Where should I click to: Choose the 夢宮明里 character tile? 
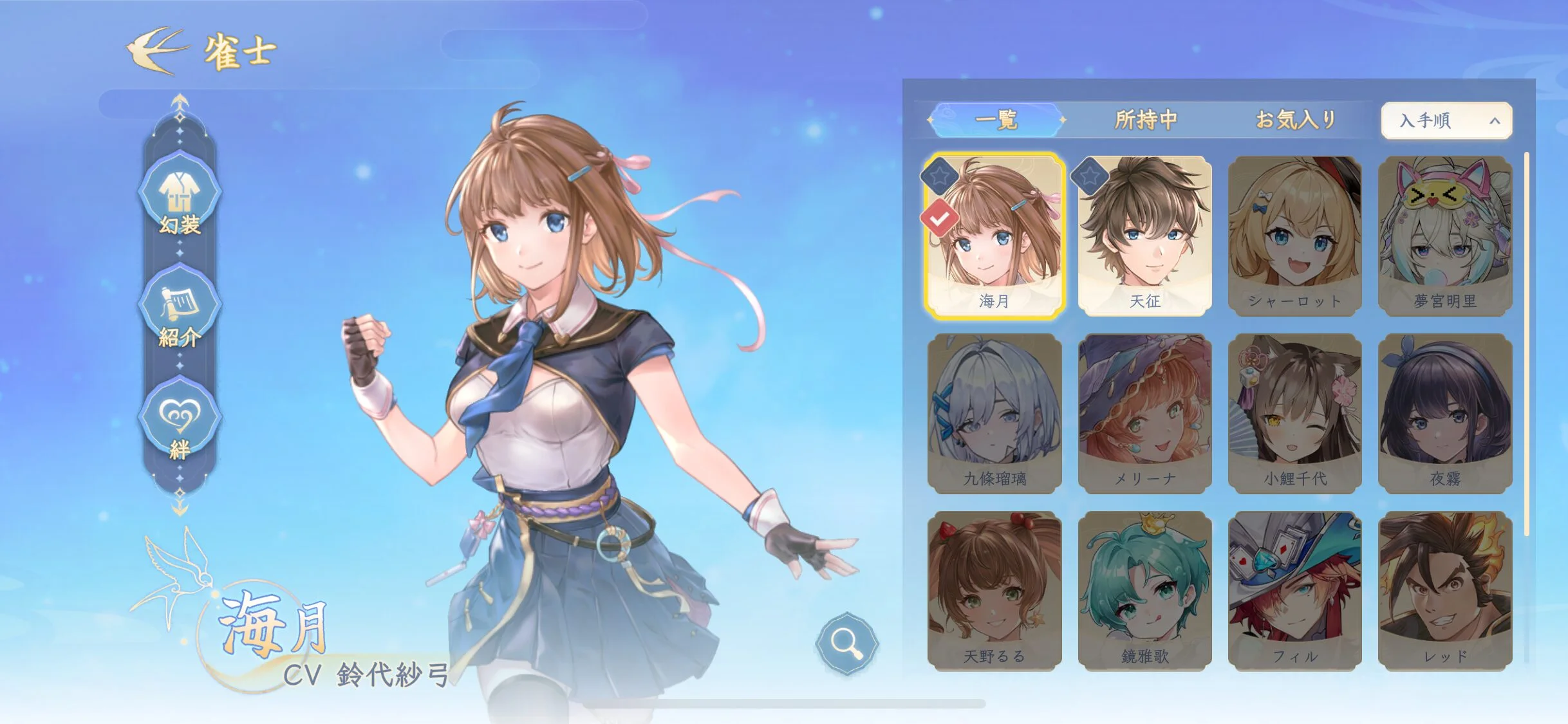pyautogui.click(x=1445, y=236)
